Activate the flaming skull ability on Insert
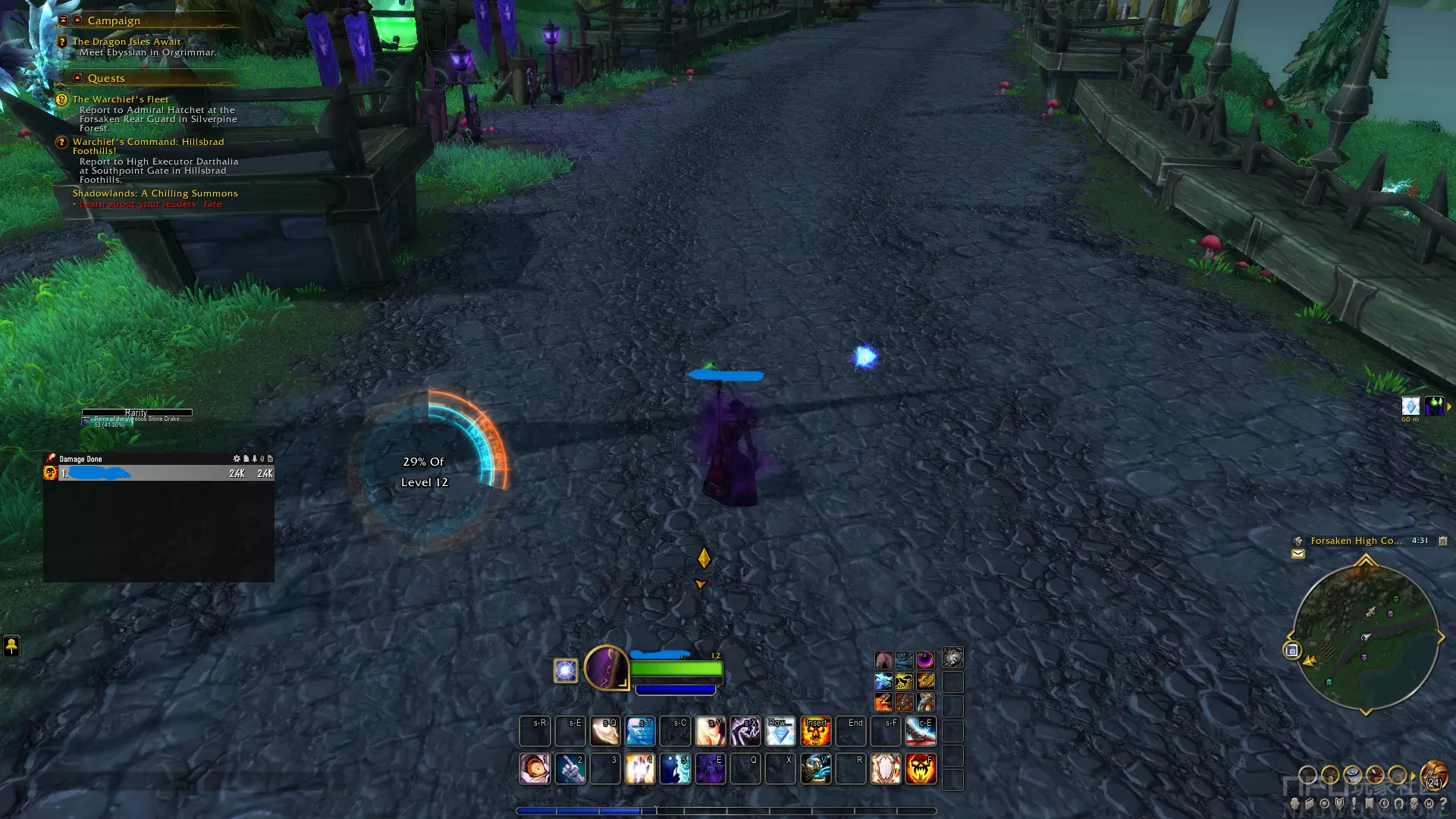The image size is (1456, 819). coord(816,731)
